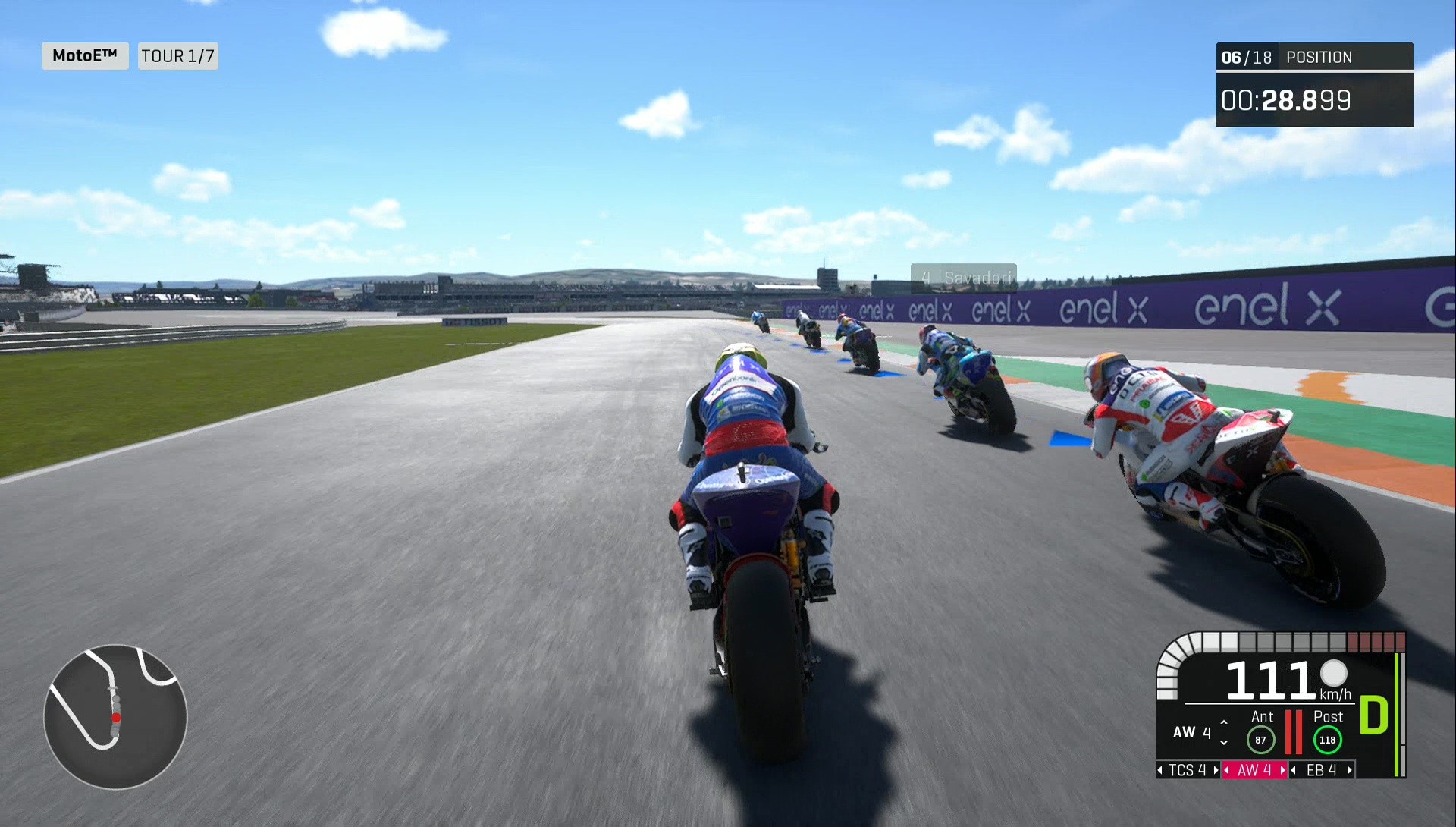1456x827 pixels.
Task: Toggle the EB engine braking setting
Action: (x=1321, y=770)
